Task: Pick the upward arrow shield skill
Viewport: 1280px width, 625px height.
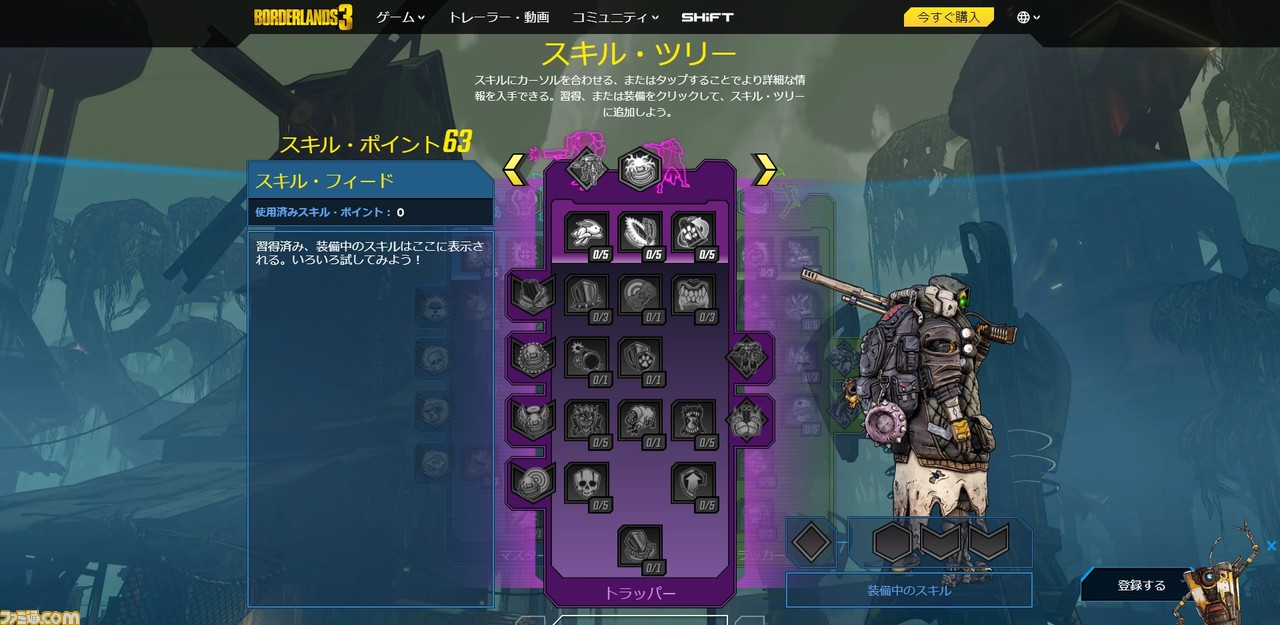Action: click(693, 482)
